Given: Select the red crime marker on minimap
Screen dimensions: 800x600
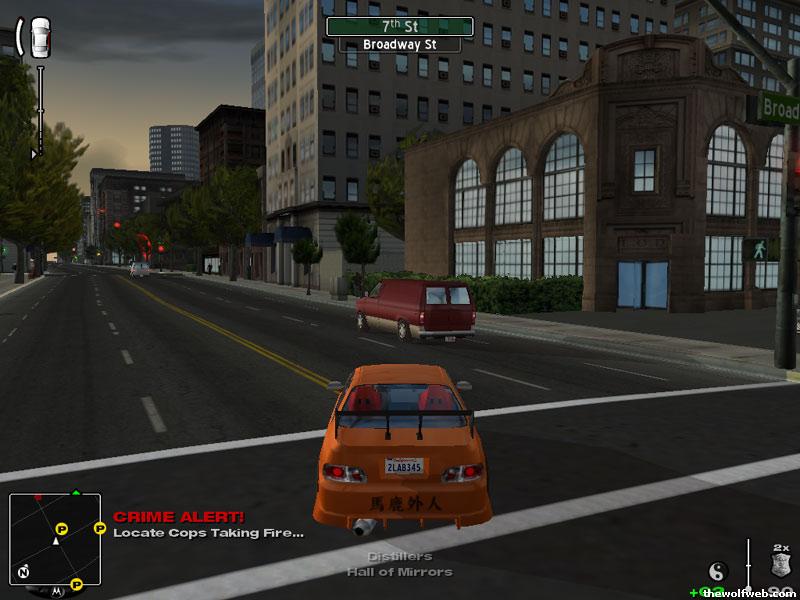Looking at the screenshot, I should 38,497.
